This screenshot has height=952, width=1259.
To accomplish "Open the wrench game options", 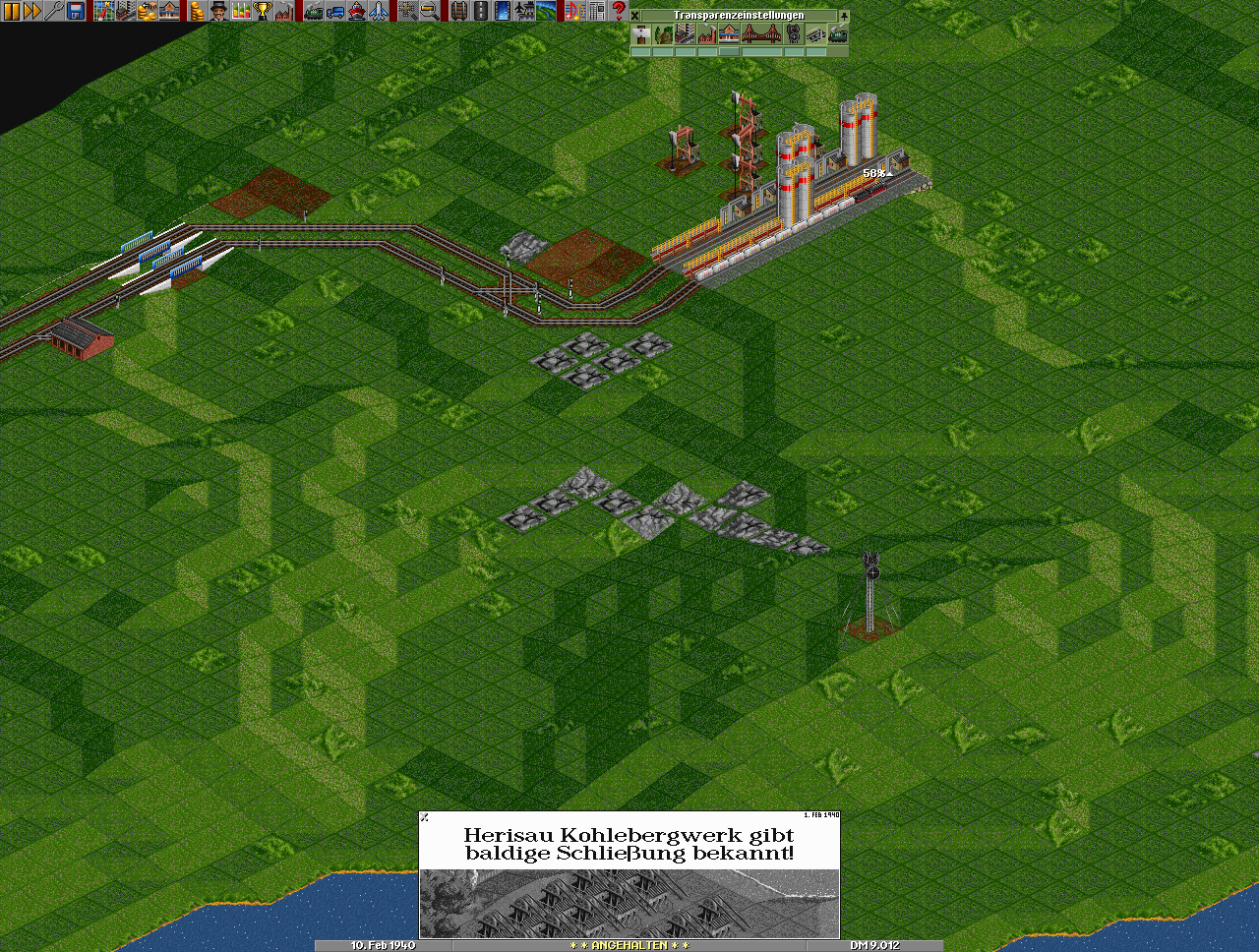I will [54, 11].
